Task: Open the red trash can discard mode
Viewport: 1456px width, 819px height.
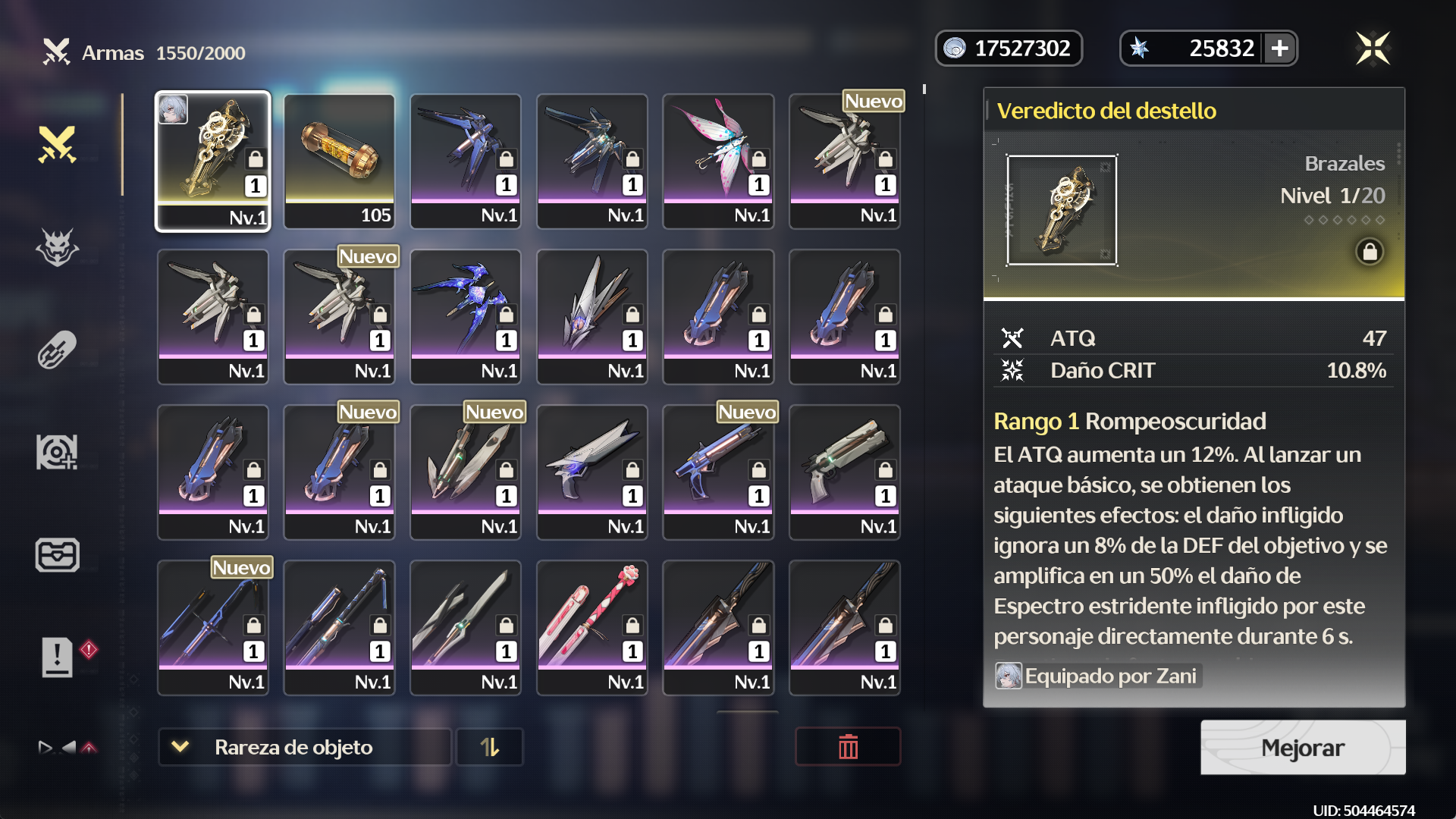Action: (848, 747)
